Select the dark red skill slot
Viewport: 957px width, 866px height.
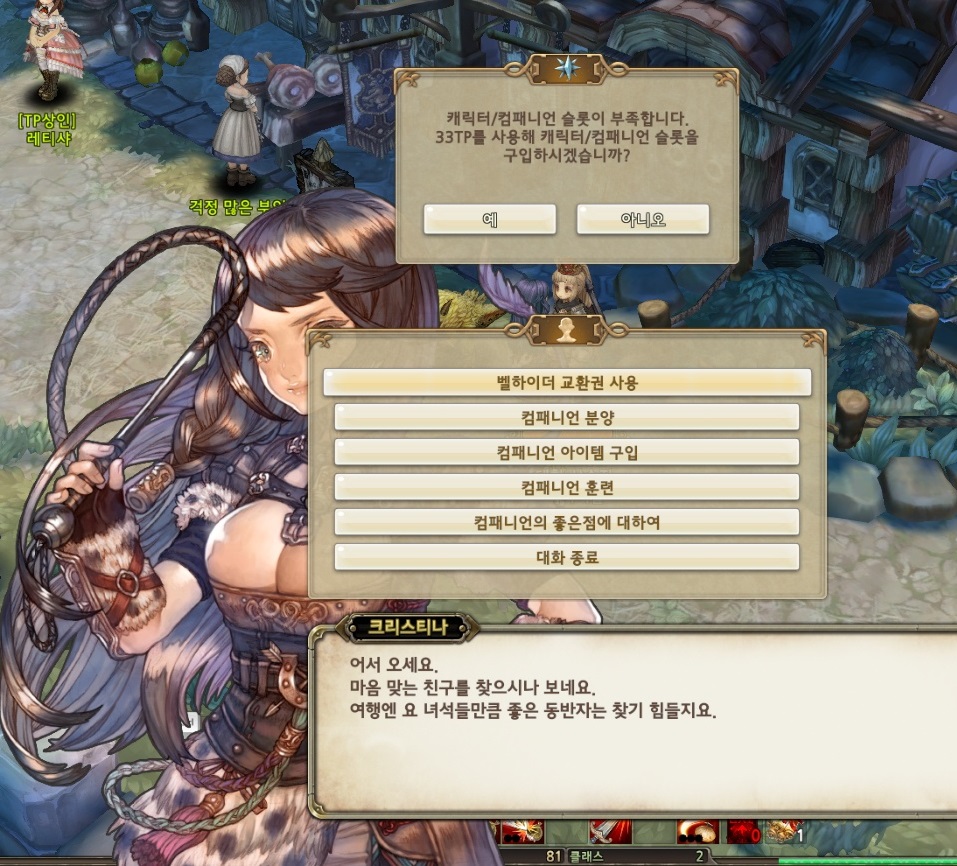click(x=742, y=832)
